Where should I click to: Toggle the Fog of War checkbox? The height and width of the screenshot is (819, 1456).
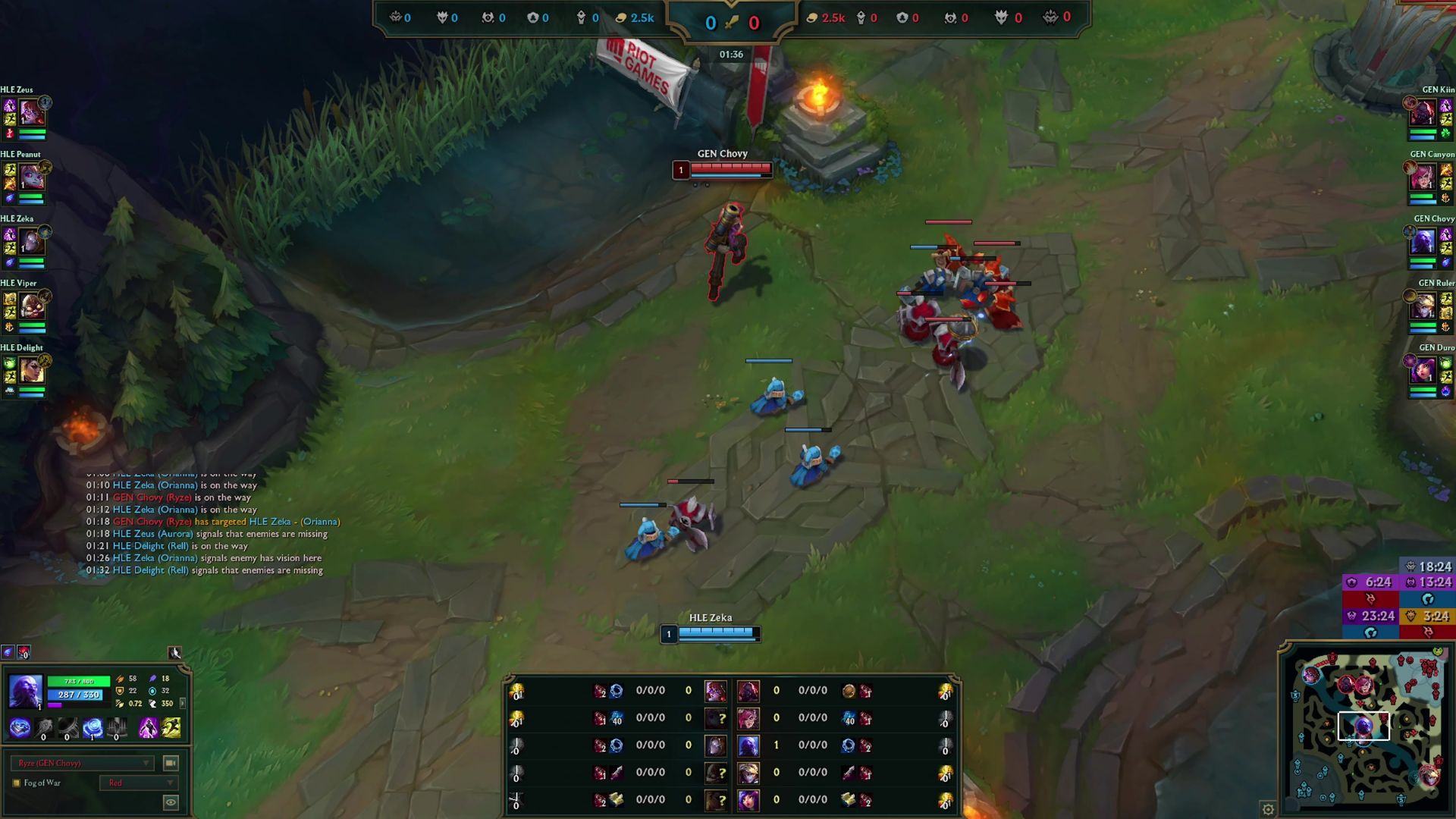point(17,783)
